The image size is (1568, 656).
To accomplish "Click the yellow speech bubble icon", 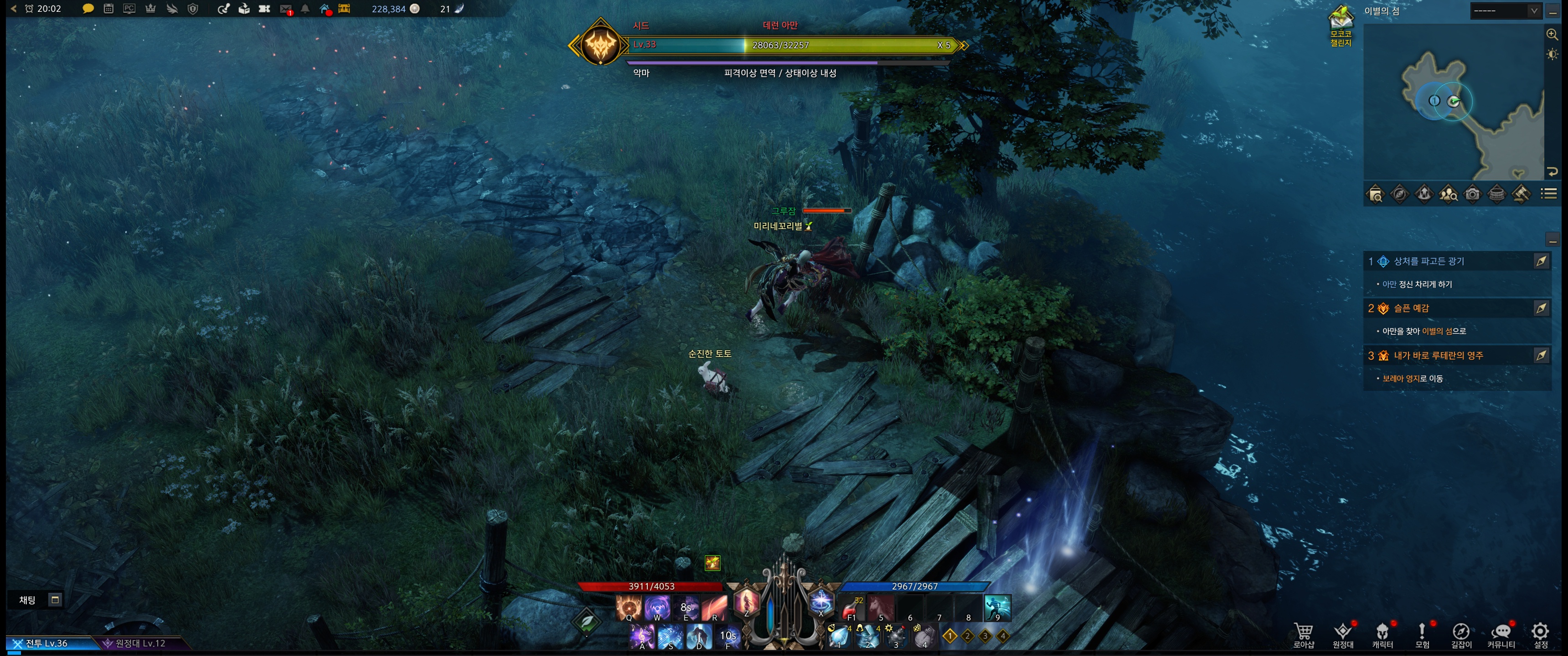I will [x=88, y=9].
